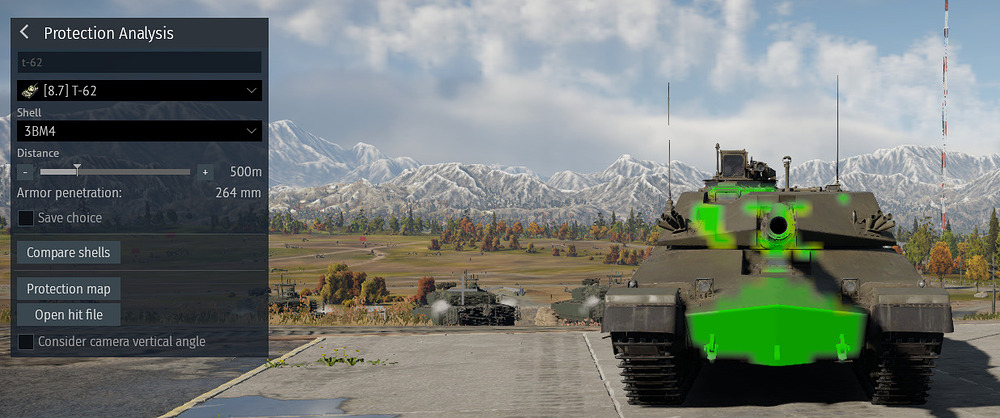Go back from Protection Analysis
Viewport: 1000px width, 418px height.
pyautogui.click(x=25, y=33)
